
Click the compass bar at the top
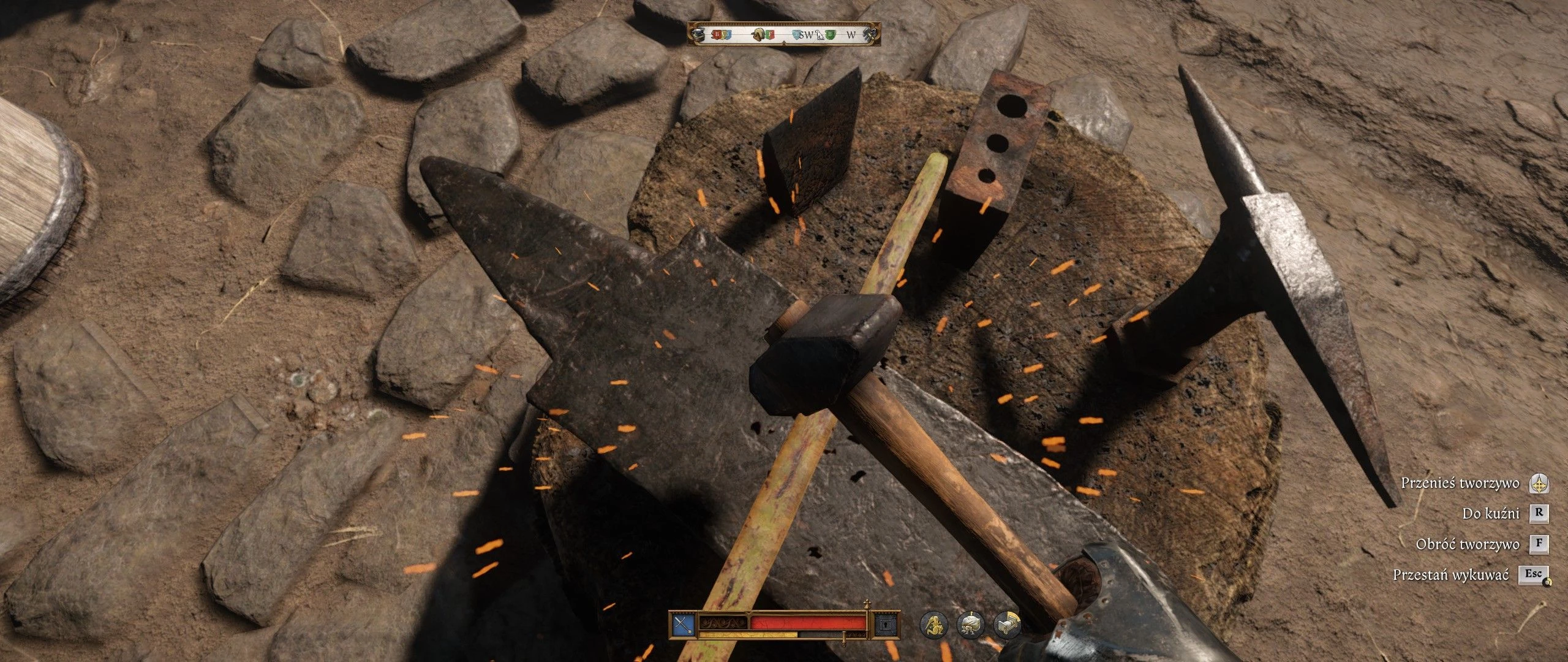pos(784,34)
